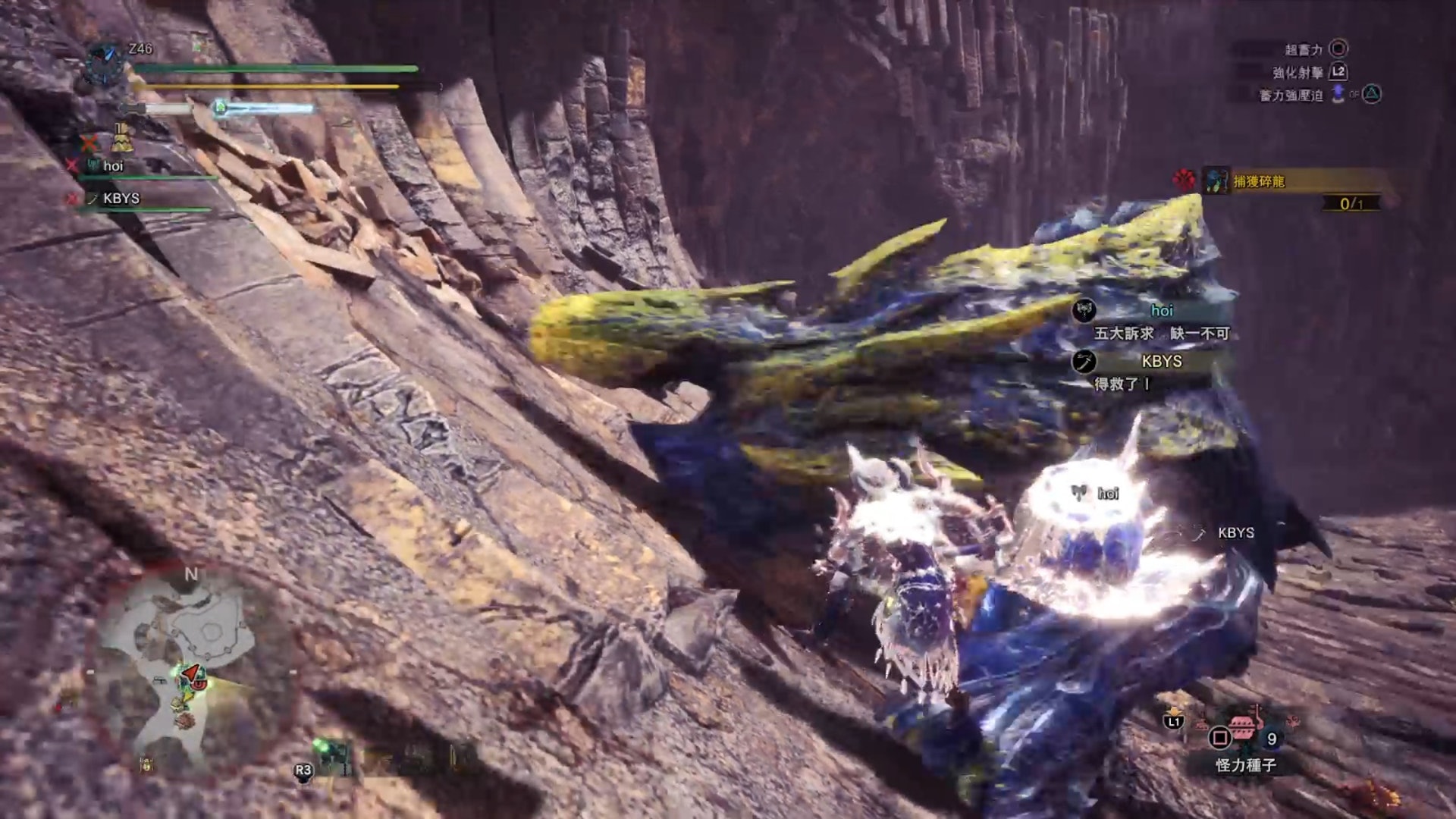Select party member KBYS in the party list

[x=121, y=199]
